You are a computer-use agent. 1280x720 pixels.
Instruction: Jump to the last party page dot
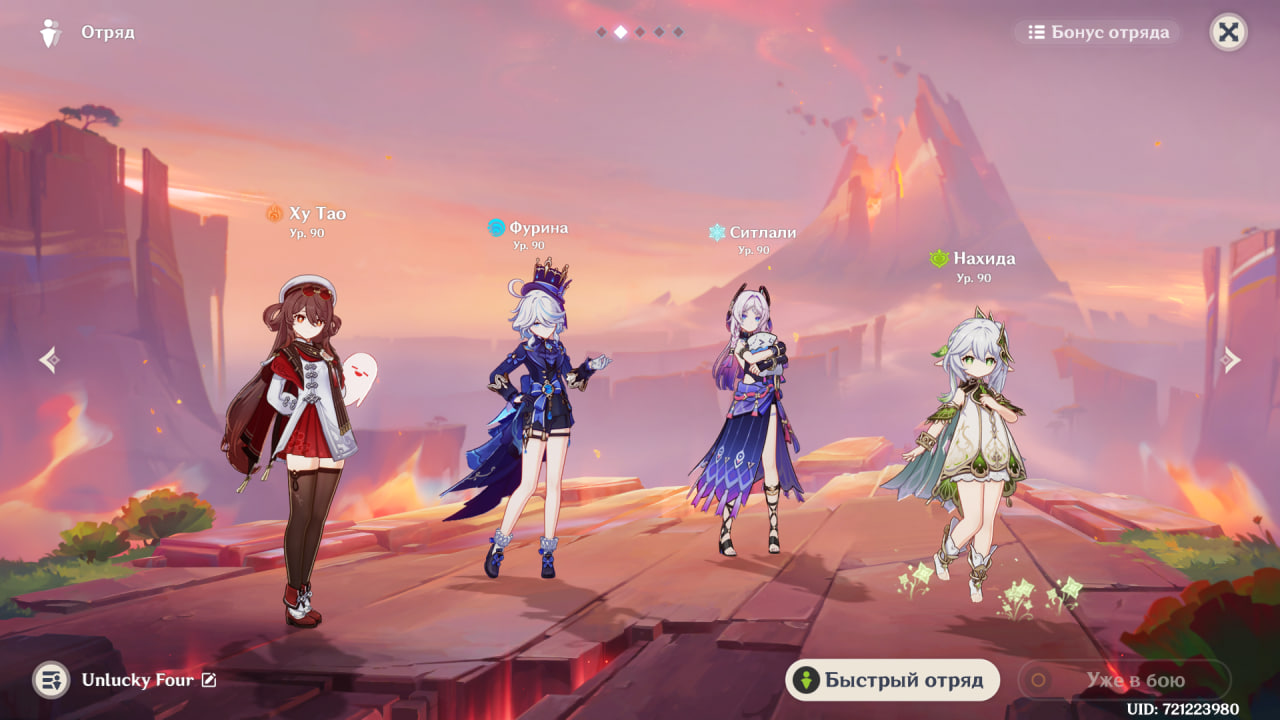pos(678,32)
